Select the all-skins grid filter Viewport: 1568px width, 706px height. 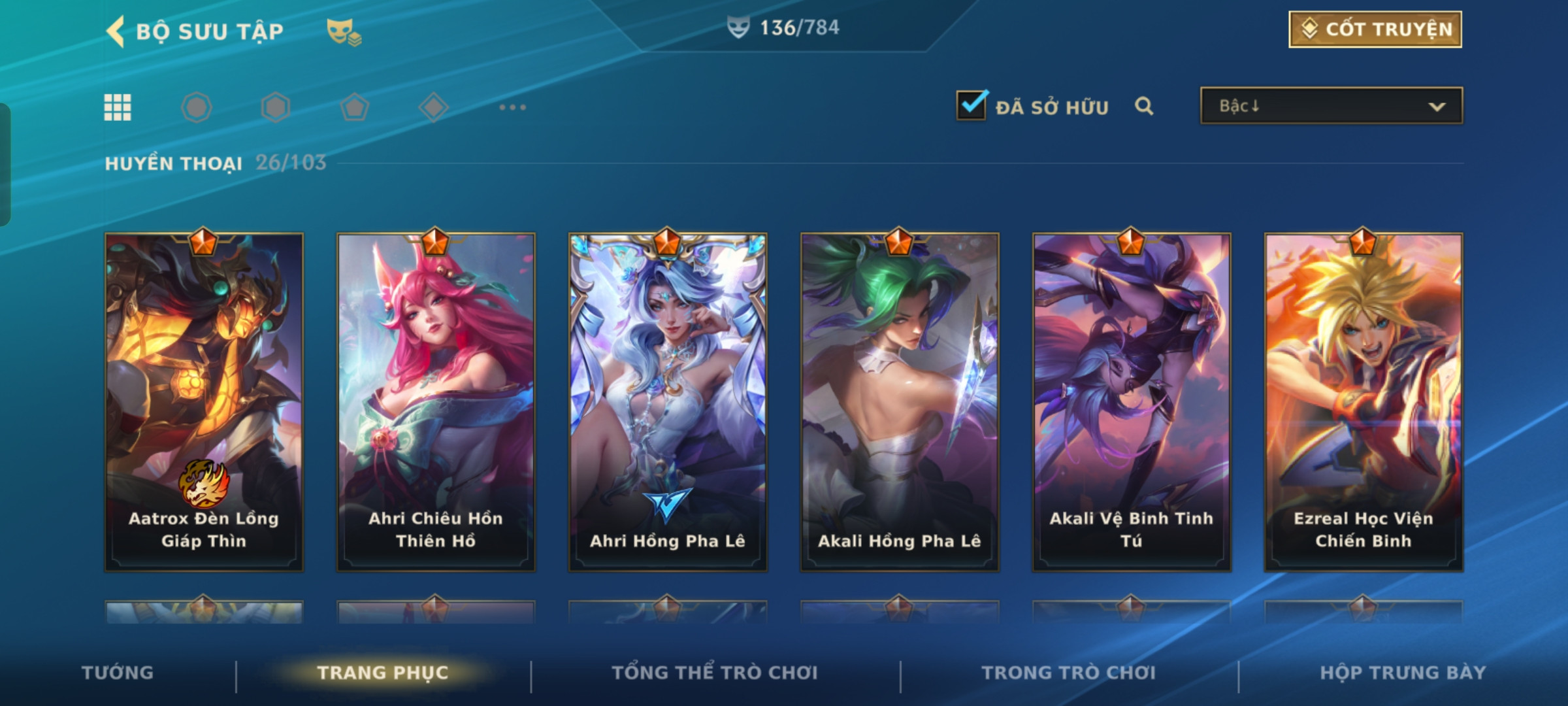click(x=118, y=107)
